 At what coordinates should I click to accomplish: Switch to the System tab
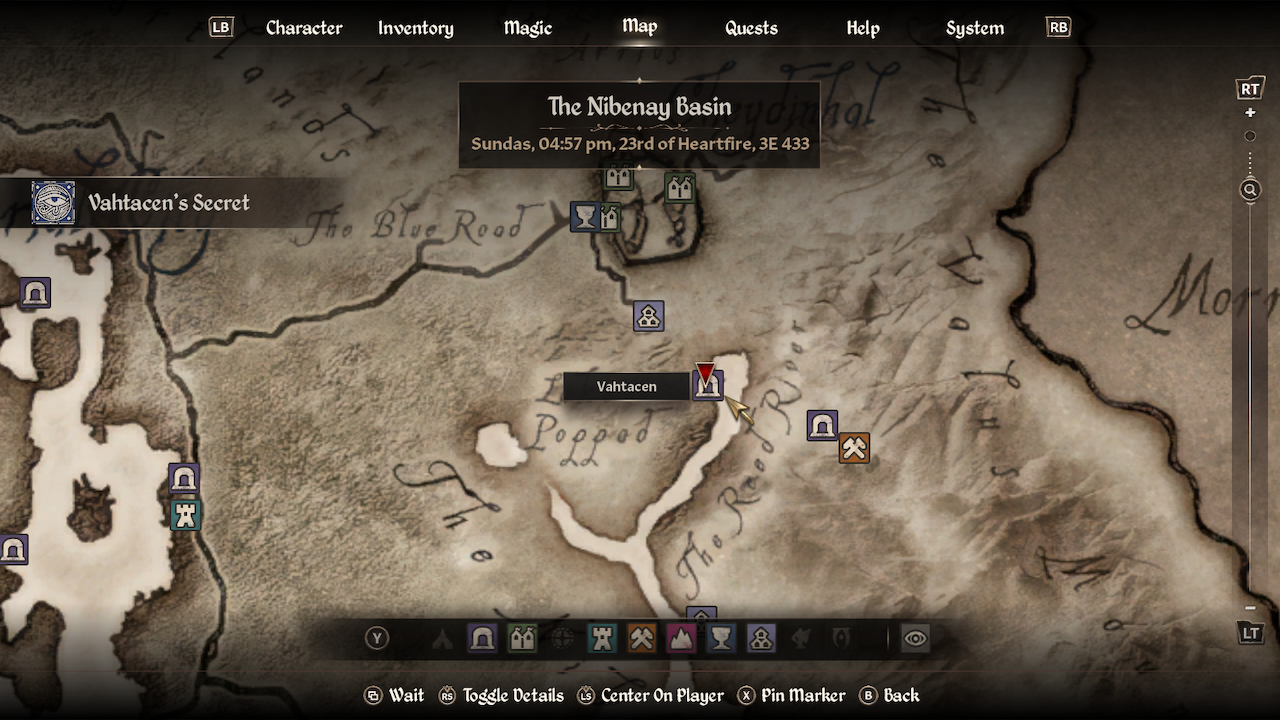pos(974,28)
